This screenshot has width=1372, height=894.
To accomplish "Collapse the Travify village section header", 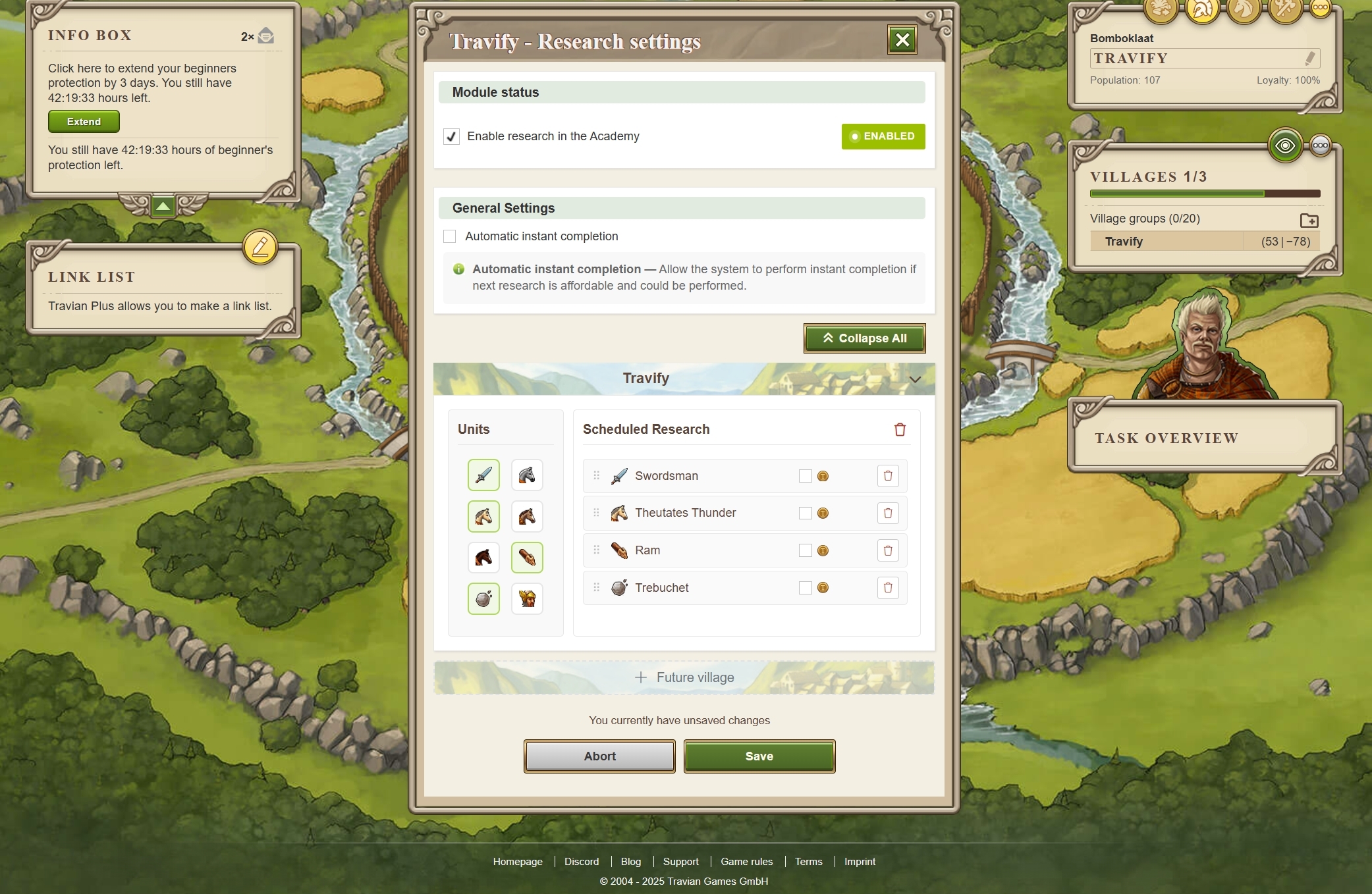I will (x=914, y=379).
